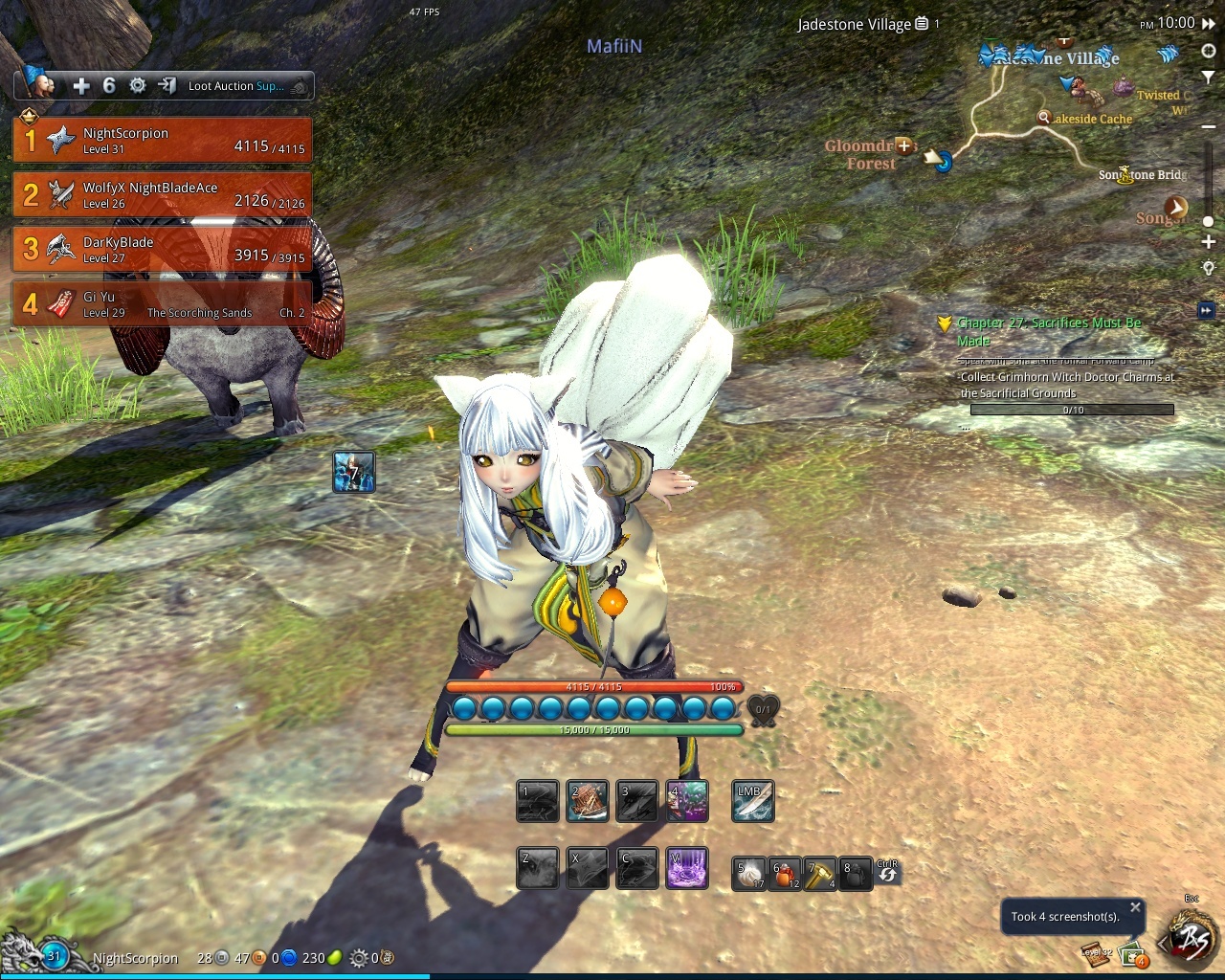Use the golden repair hammer in slot 7

tap(820, 873)
